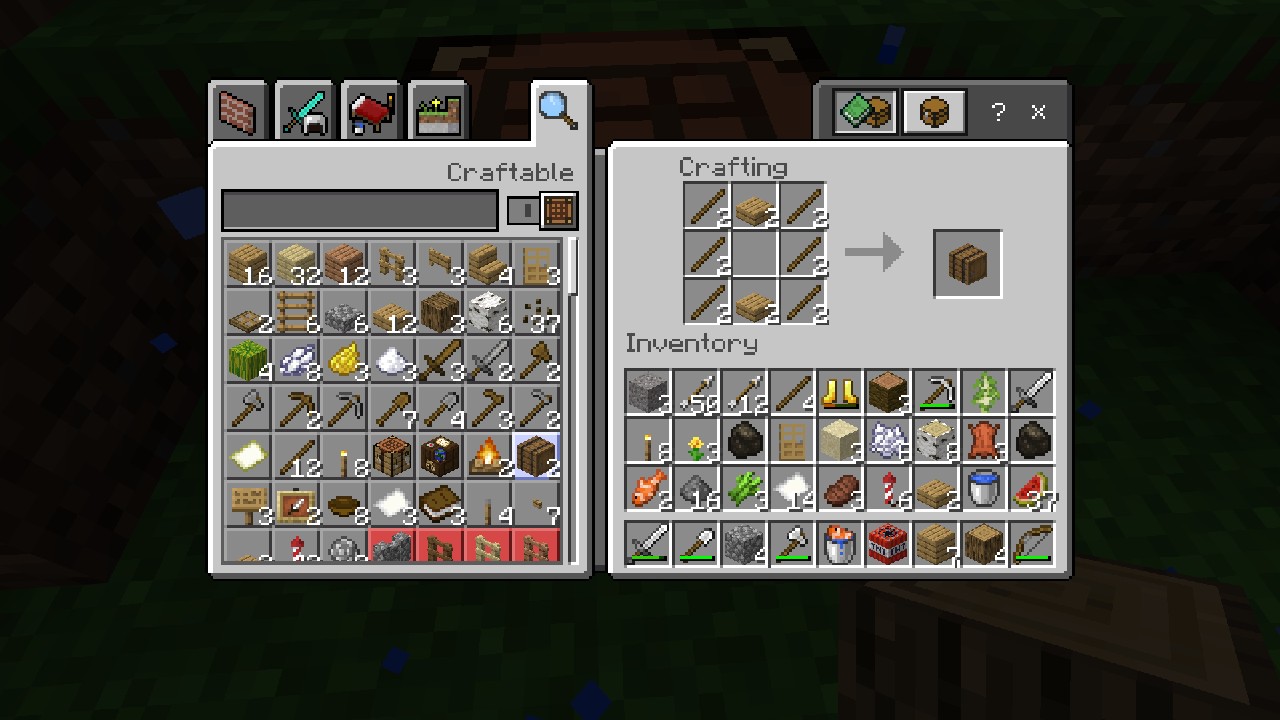Select the TNT block in the hotbar row
Image resolution: width=1280 pixels, height=720 pixels.
[x=887, y=543]
